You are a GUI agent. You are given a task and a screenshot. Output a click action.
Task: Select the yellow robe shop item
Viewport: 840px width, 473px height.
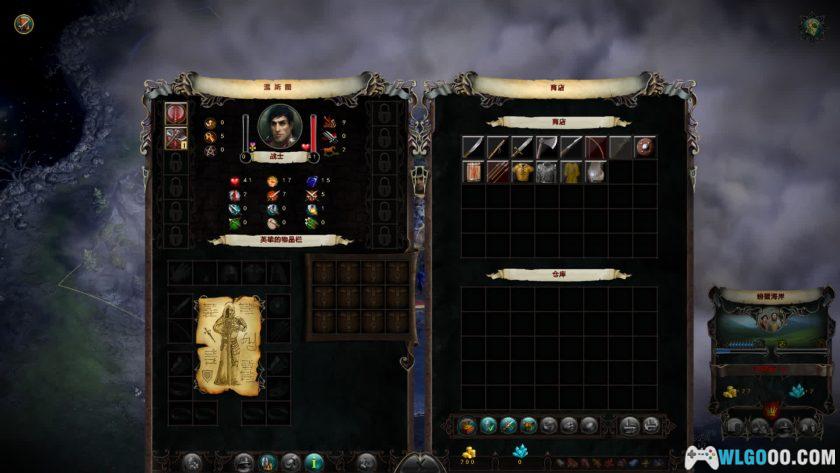point(570,172)
